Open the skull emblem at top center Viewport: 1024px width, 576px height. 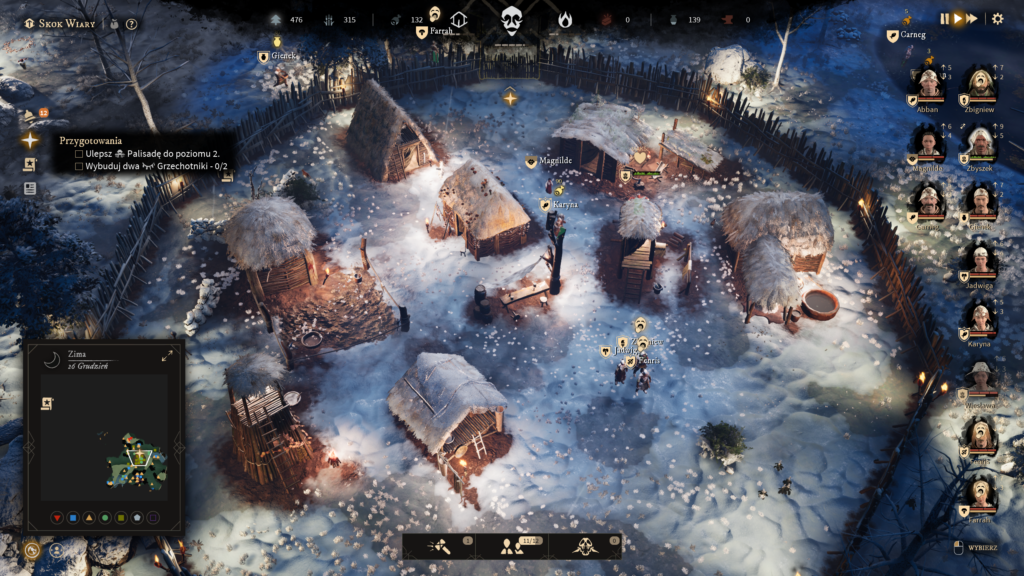512,19
